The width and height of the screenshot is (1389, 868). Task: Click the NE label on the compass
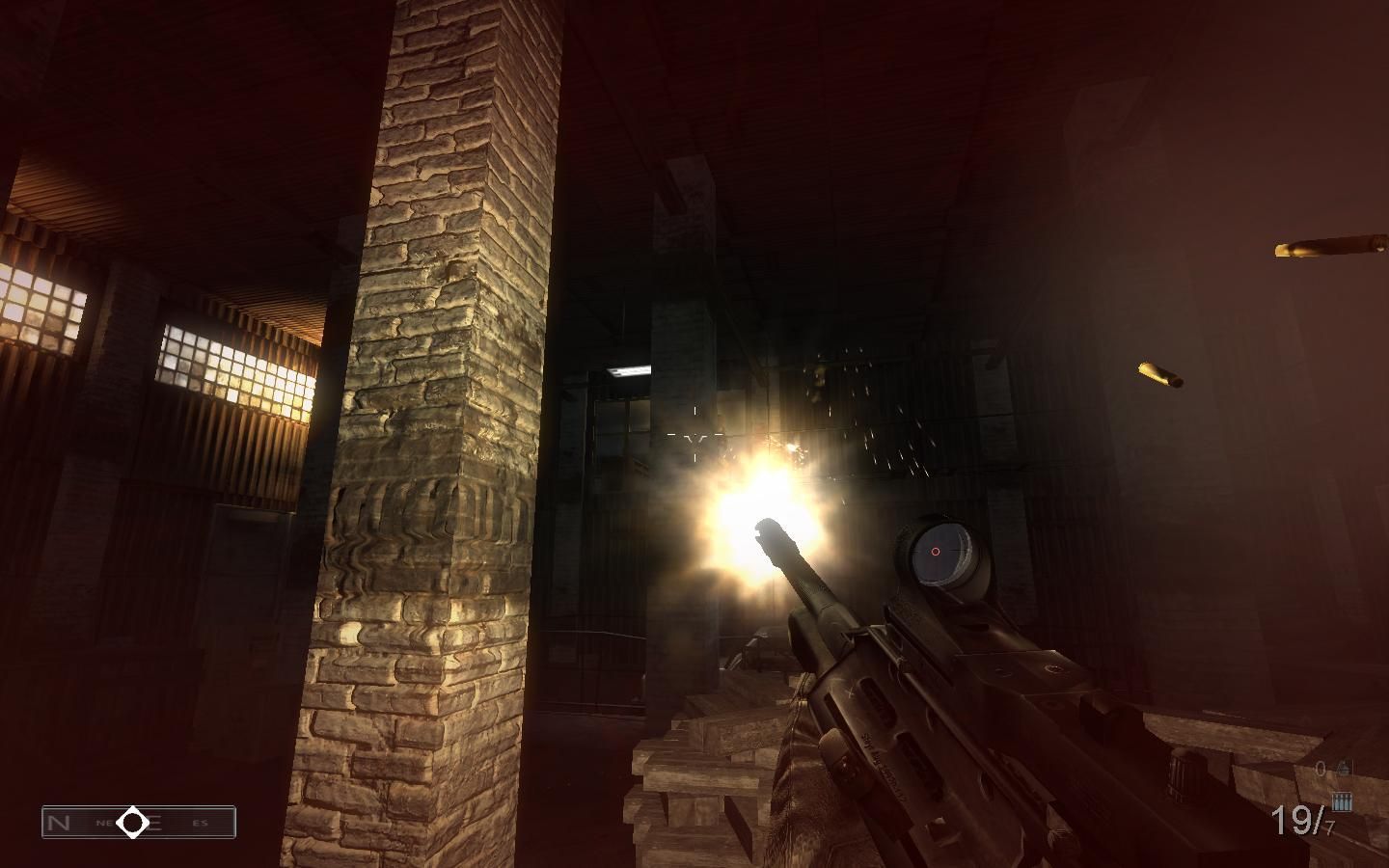[105, 822]
